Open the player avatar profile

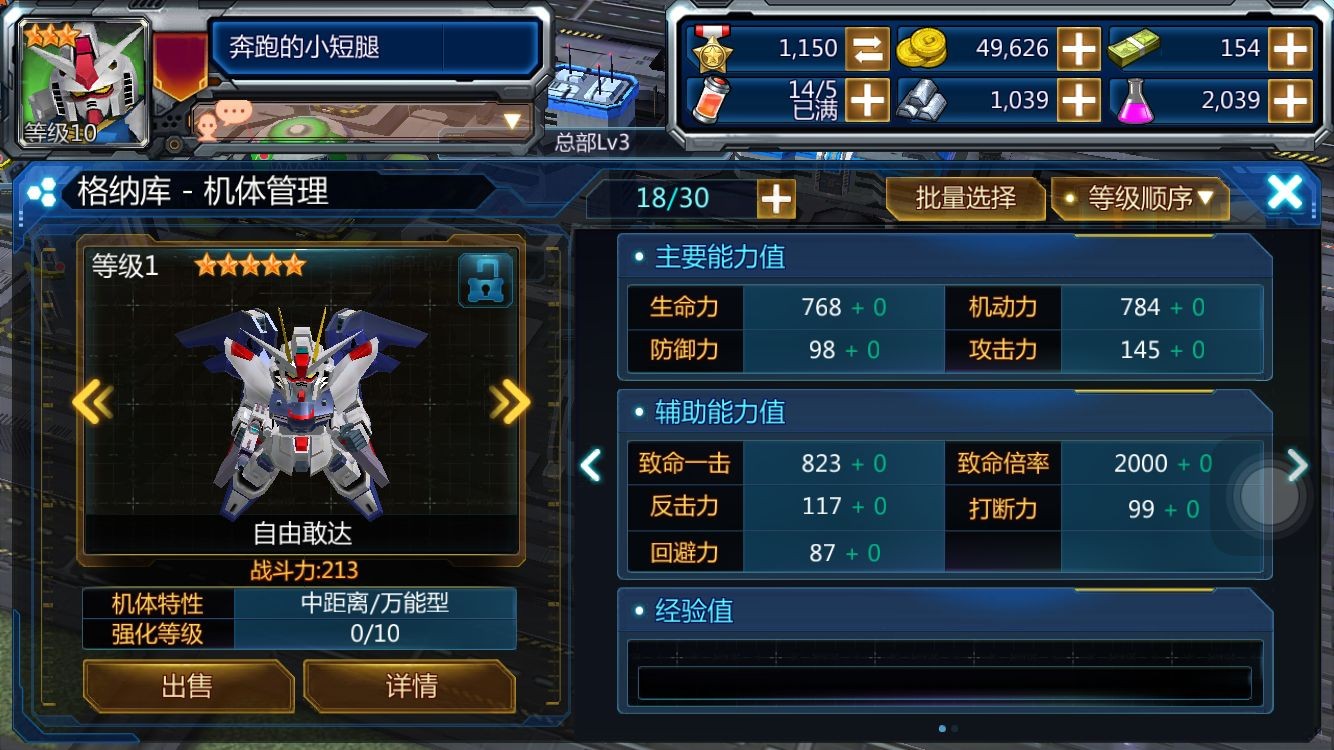click(85, 82)
